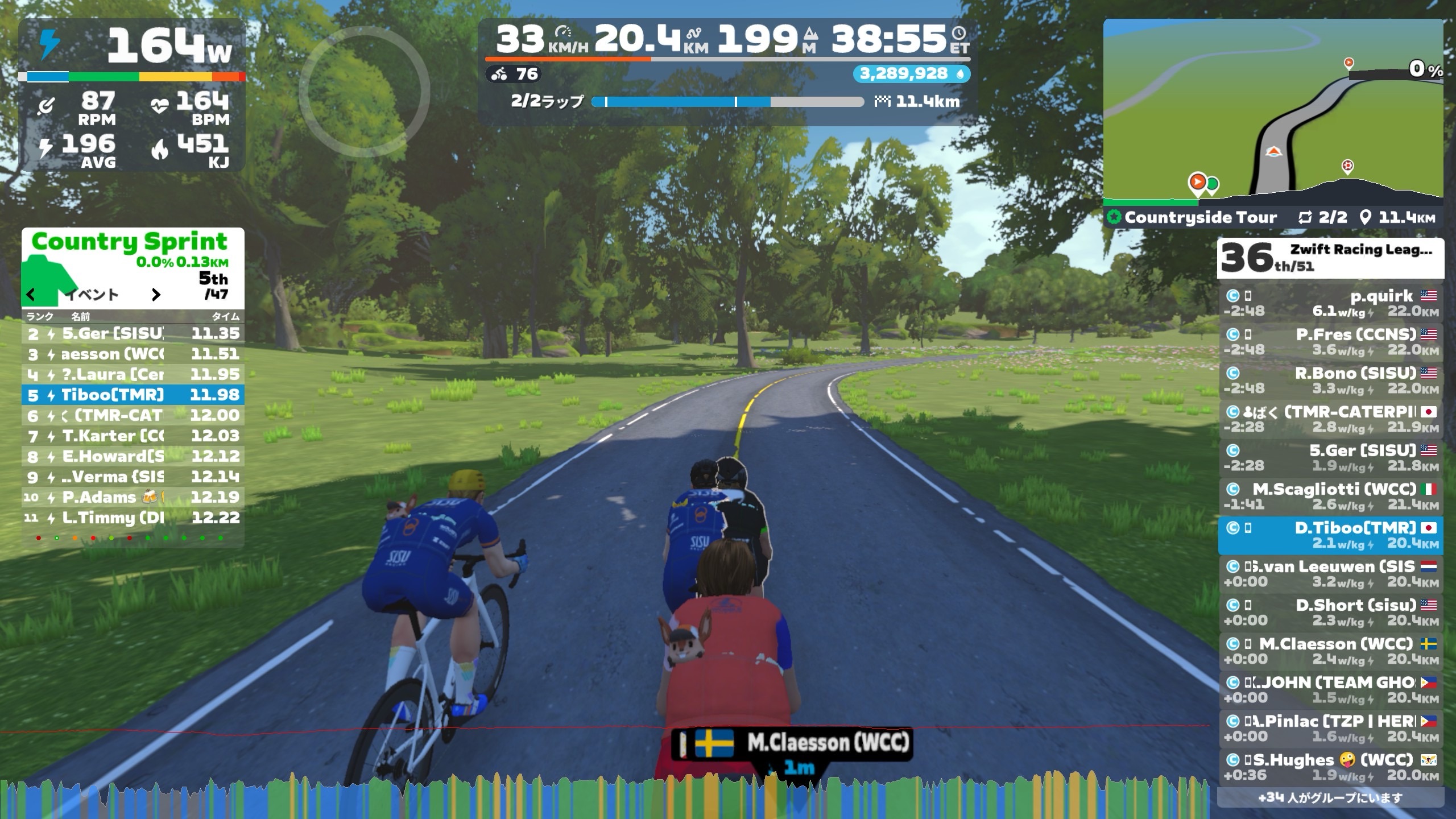The height and width of the screenshot is (819, 1456).
Task: Show the previous leaderboard segment arrow
Action: 31,295
